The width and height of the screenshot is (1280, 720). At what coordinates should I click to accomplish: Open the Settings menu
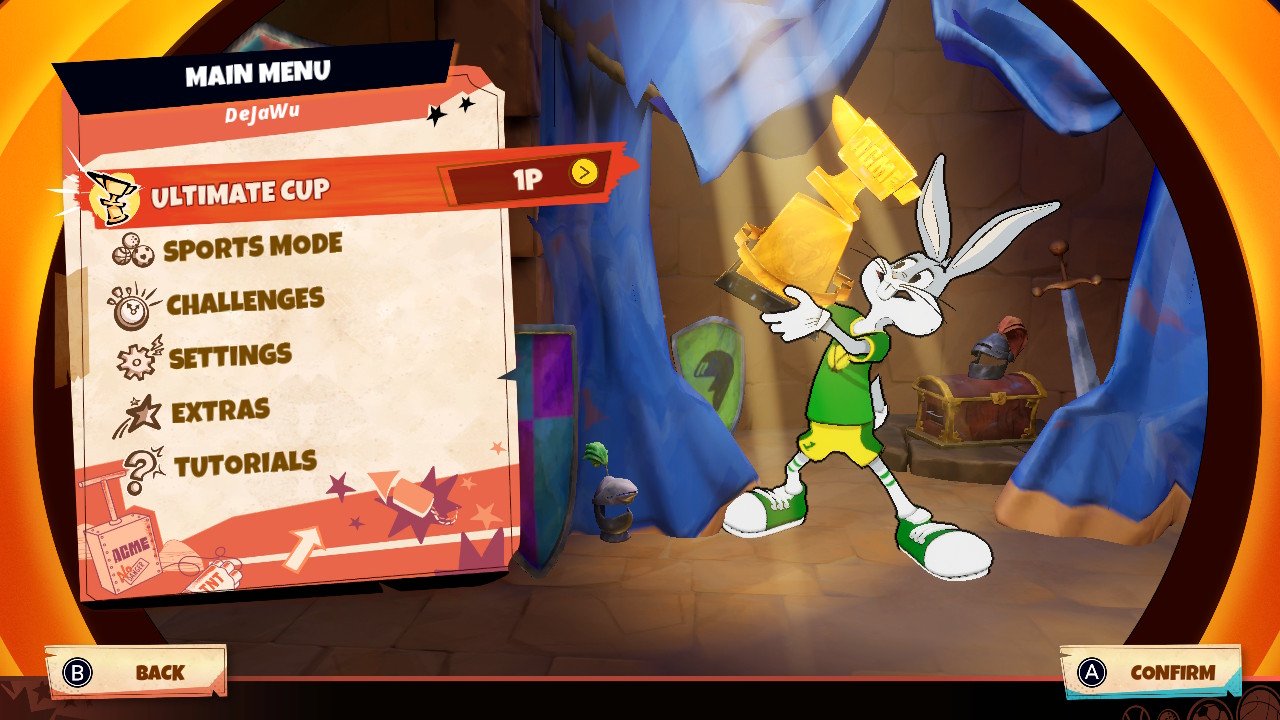click(x=230, y=356)
